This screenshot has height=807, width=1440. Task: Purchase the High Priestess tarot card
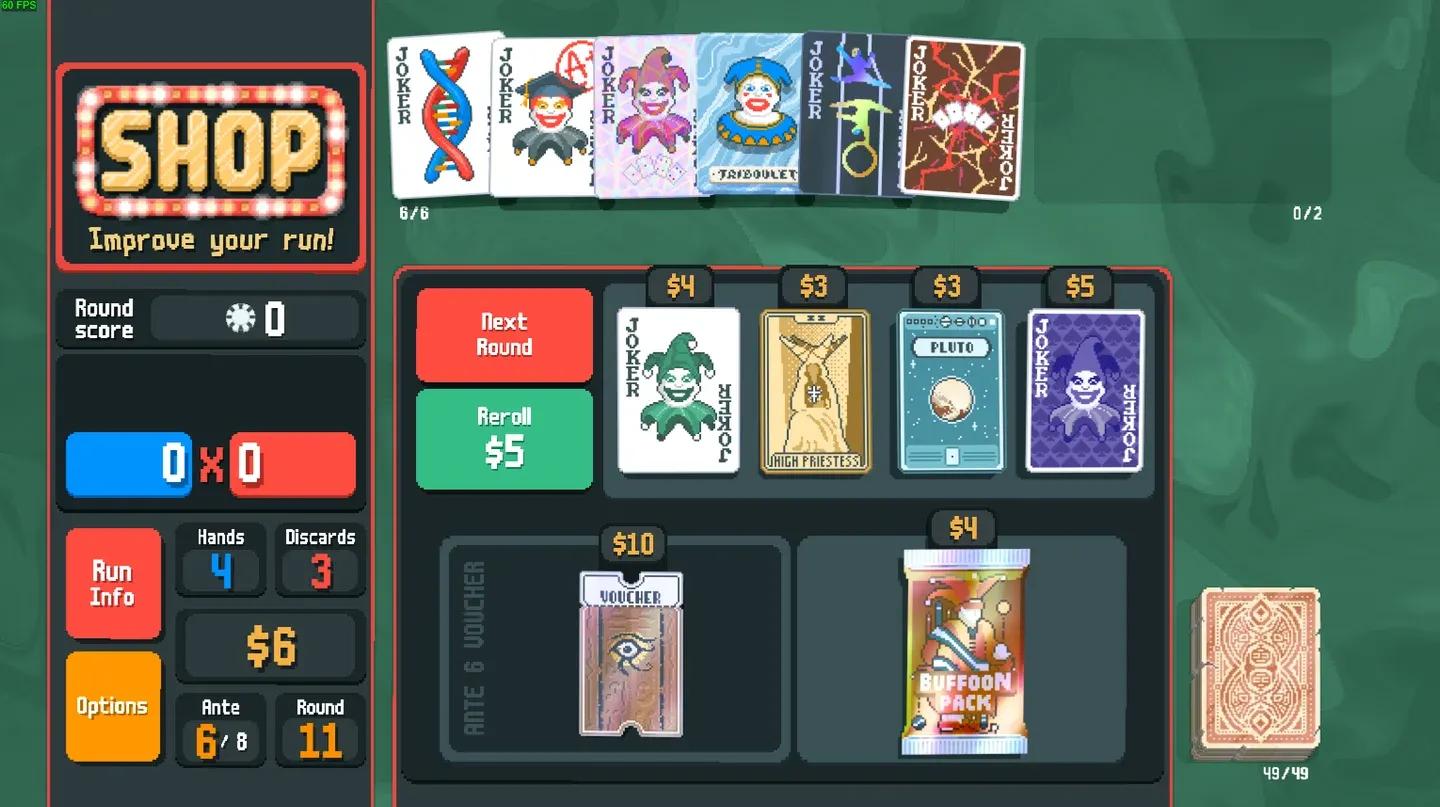815,390
